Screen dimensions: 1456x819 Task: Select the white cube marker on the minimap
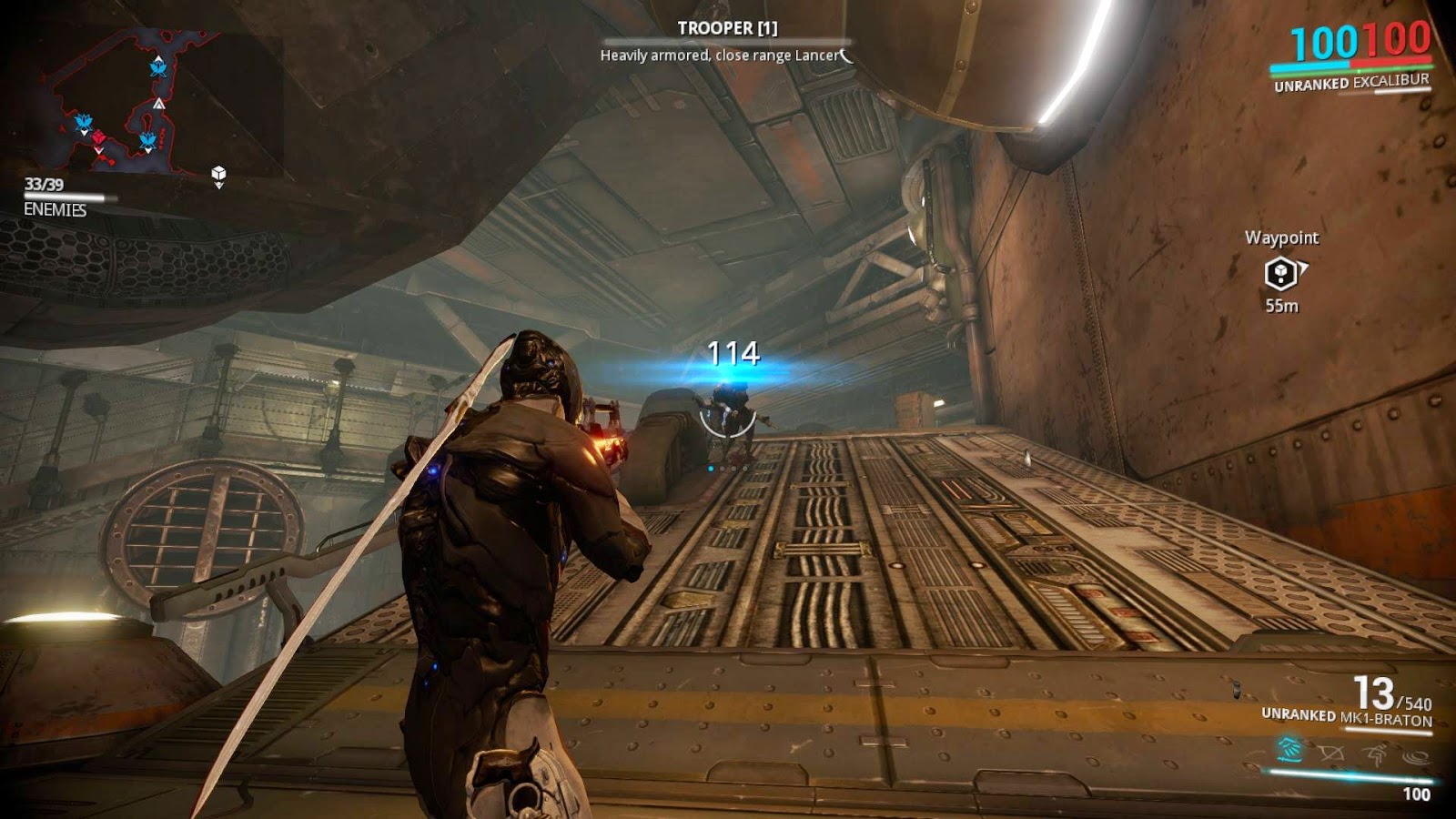point(218,173)
